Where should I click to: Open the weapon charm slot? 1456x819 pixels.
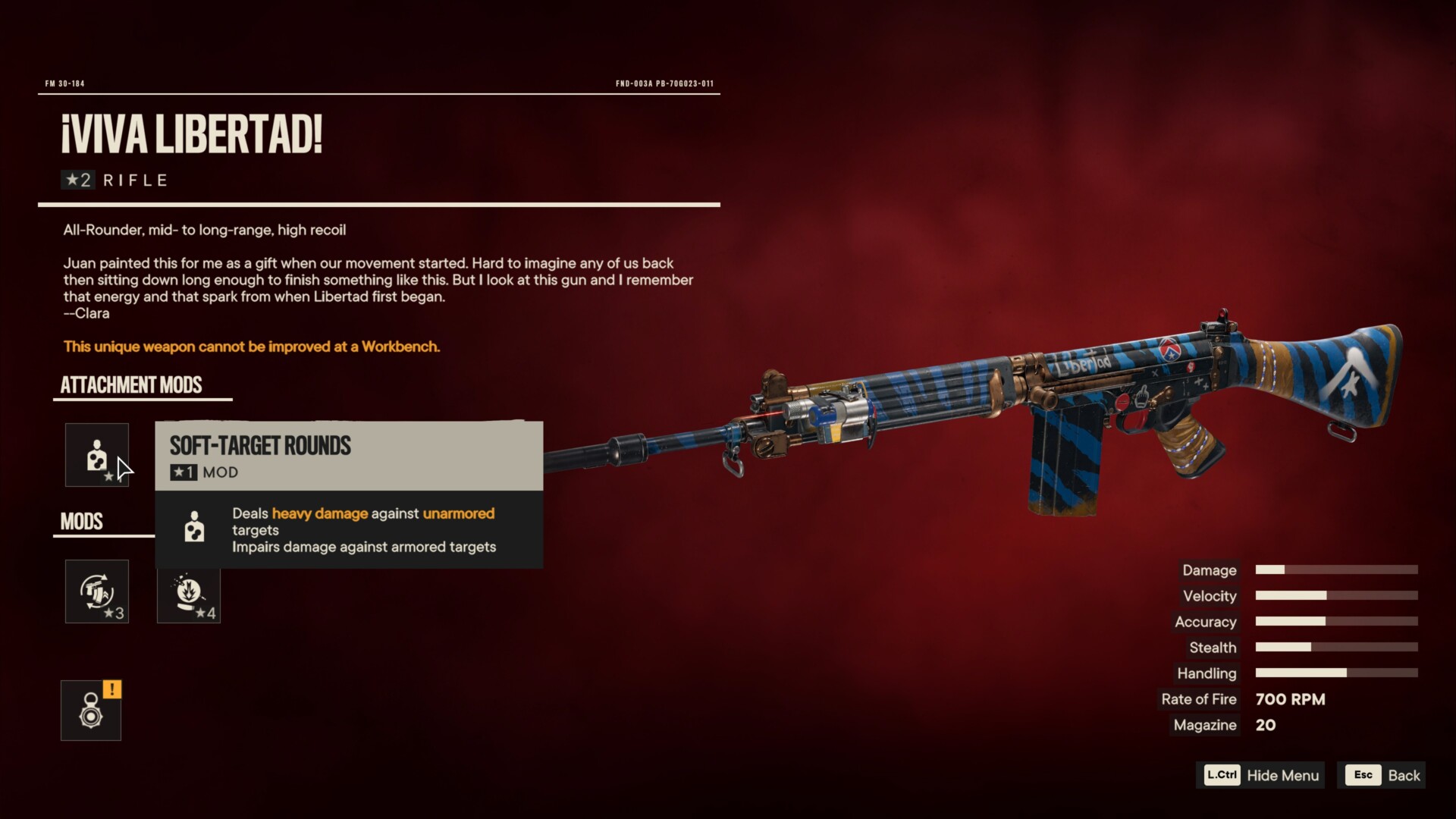tap(91, 711)
